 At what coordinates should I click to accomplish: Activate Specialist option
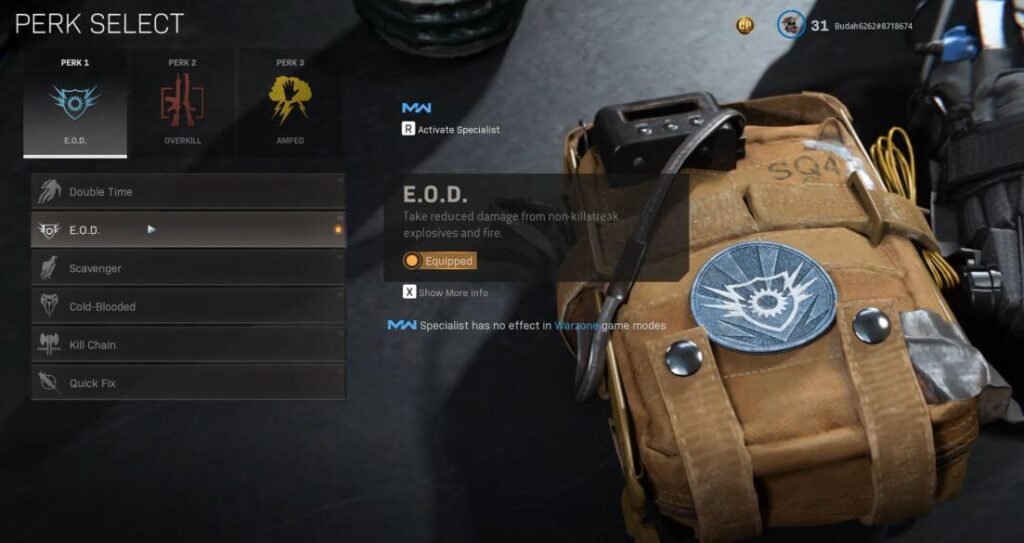click(x=451, y=129)
